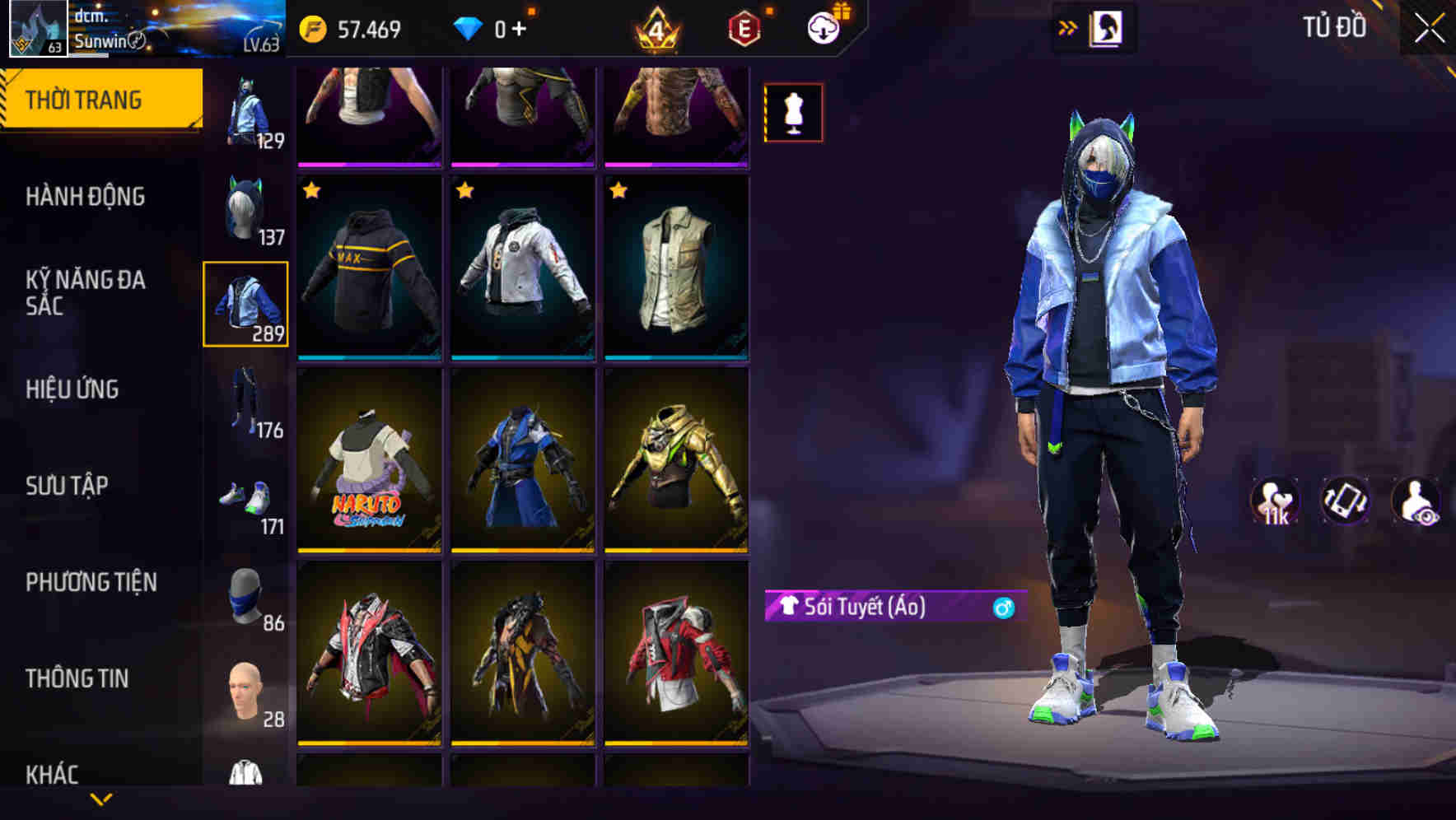Toggle favorite star on beige vest
Viewport: 1456px width, 820px height.
coord(618,191)
